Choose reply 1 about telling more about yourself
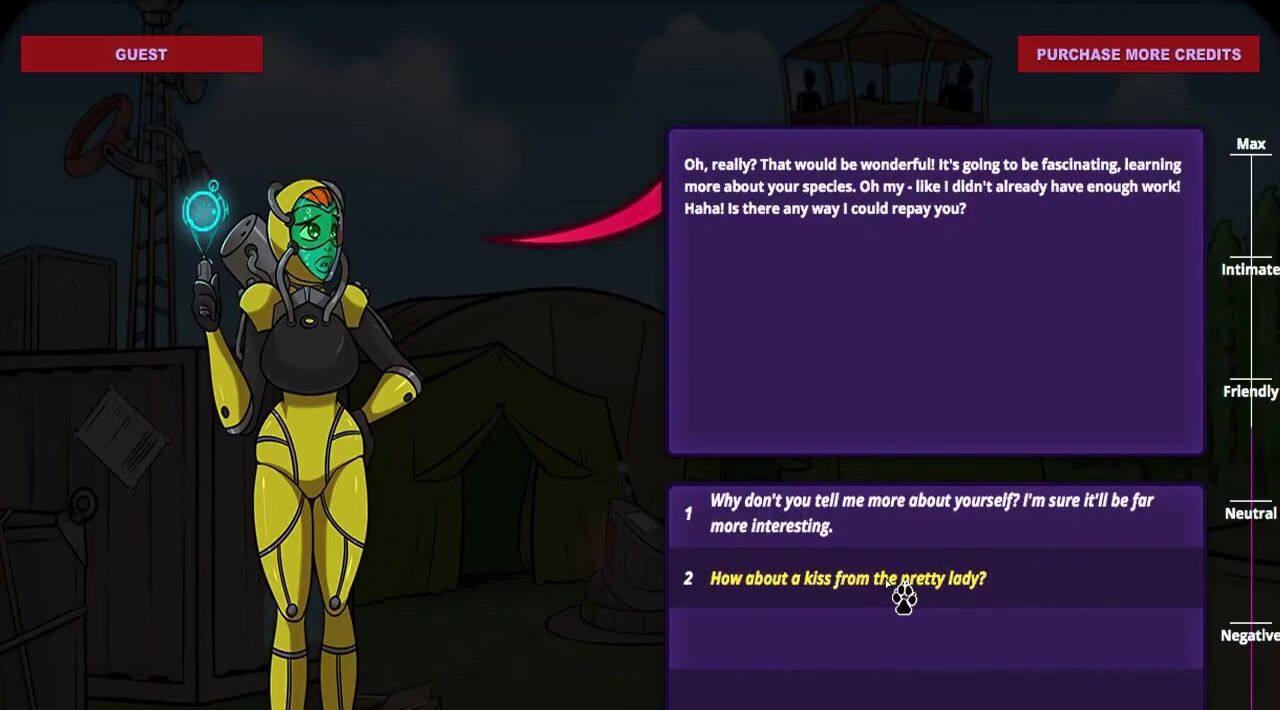Viewport: 1280px width, 710px height. [x=932, y=514]
